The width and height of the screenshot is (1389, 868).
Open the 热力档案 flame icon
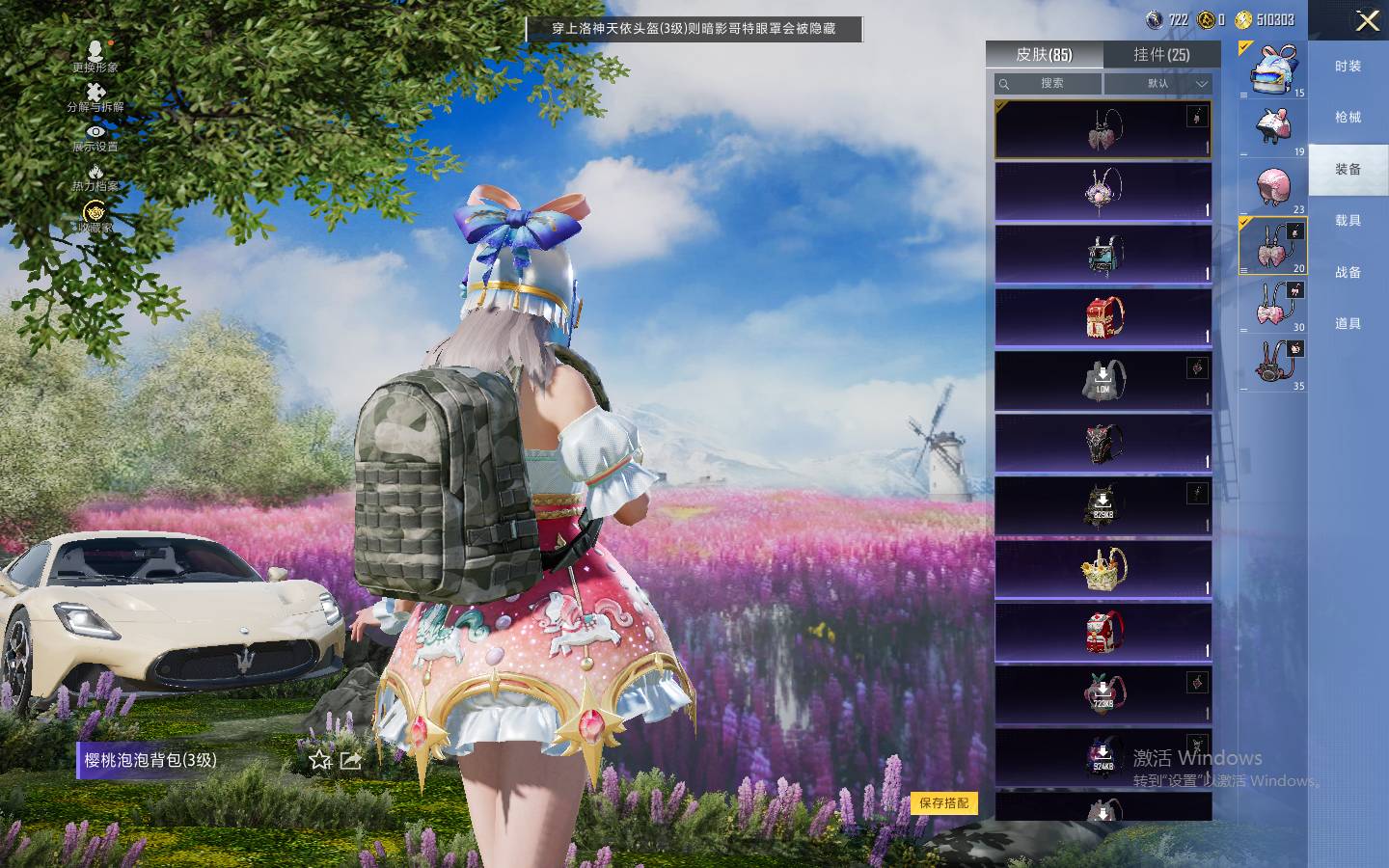[x=95, y=177]
